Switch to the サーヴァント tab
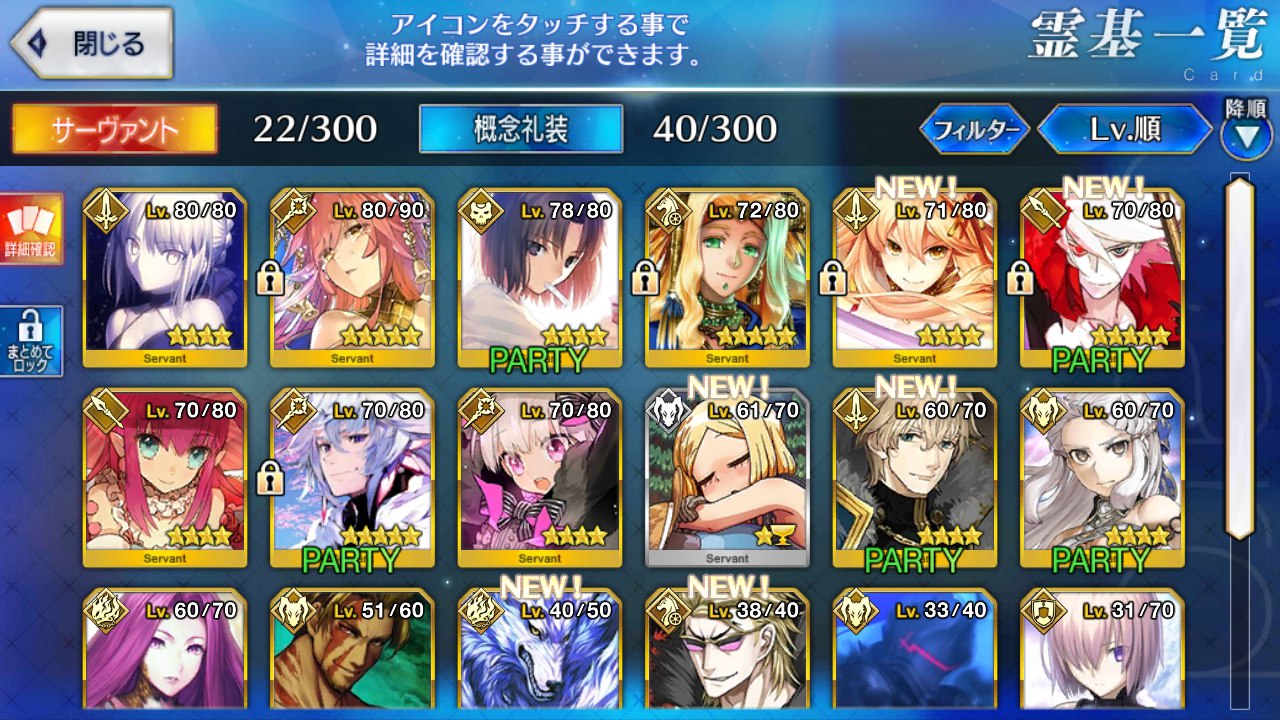 [x=114, y=129]
